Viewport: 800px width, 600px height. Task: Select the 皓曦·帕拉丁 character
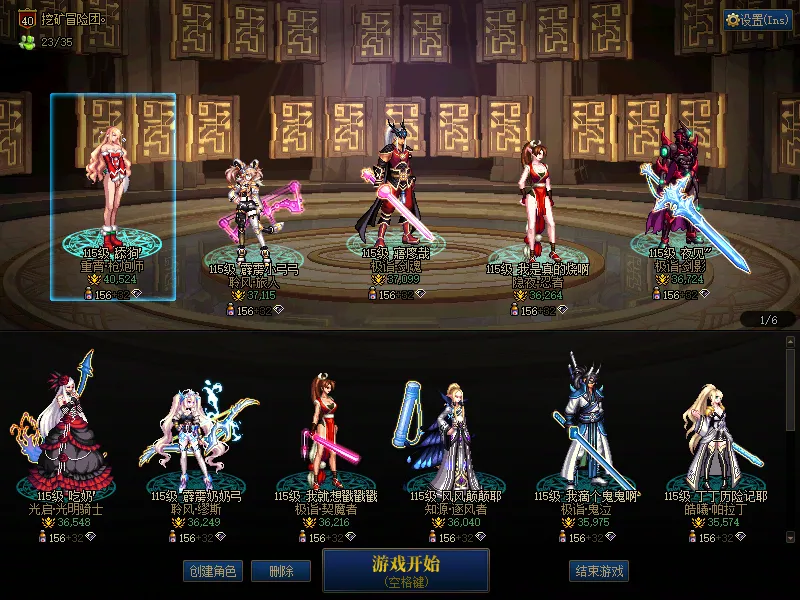tap(710, 435)
